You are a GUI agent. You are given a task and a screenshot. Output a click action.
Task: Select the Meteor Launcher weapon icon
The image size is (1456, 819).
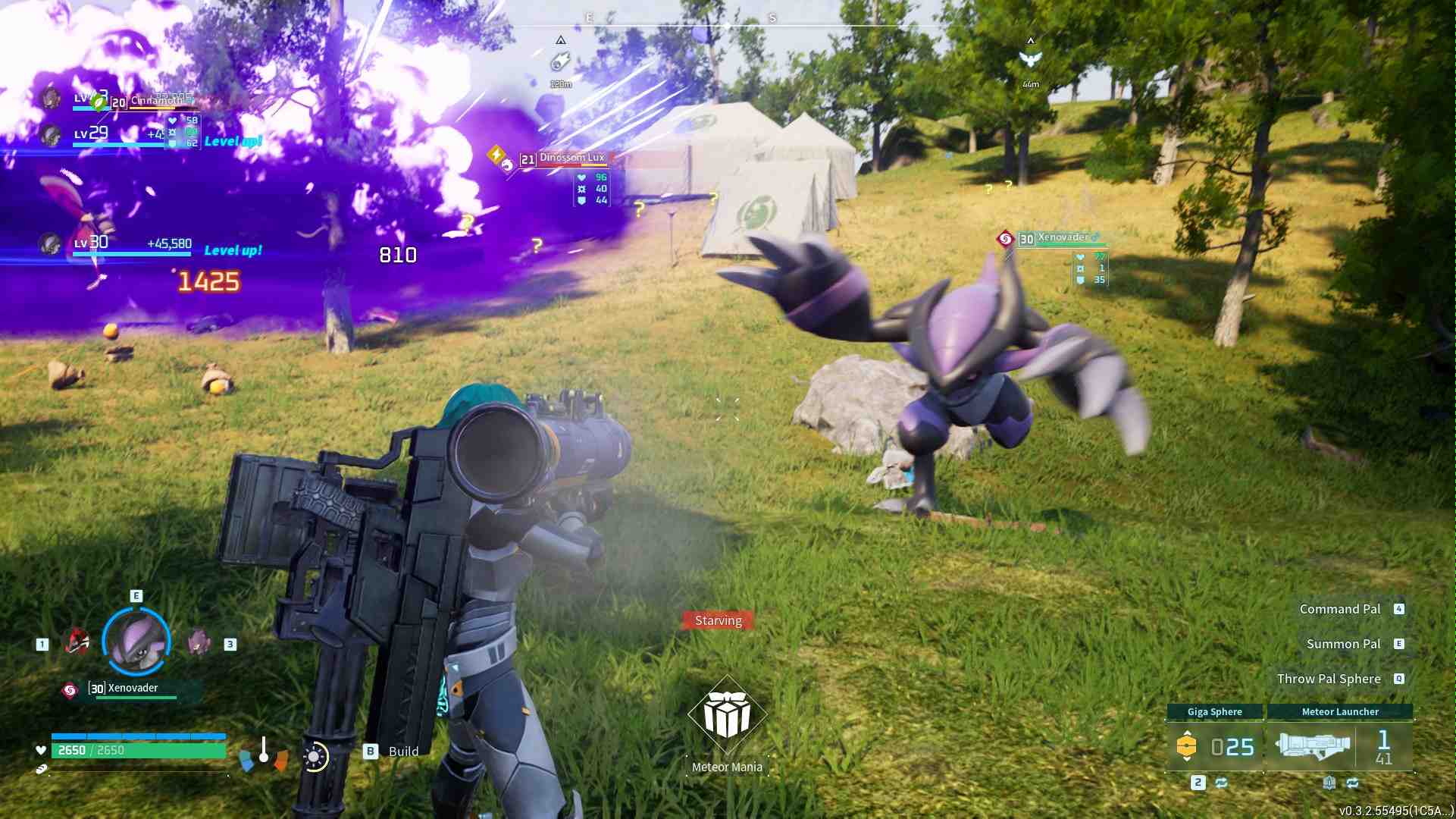point(1313,745)
